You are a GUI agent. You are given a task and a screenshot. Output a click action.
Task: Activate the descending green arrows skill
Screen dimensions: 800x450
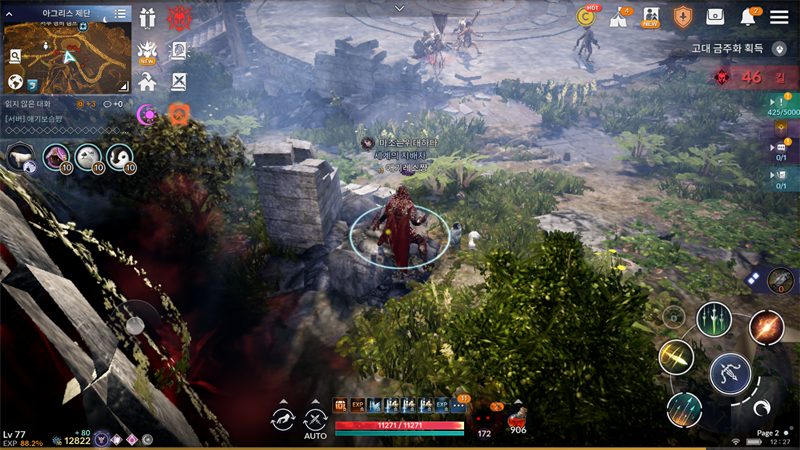coord(714,320)
